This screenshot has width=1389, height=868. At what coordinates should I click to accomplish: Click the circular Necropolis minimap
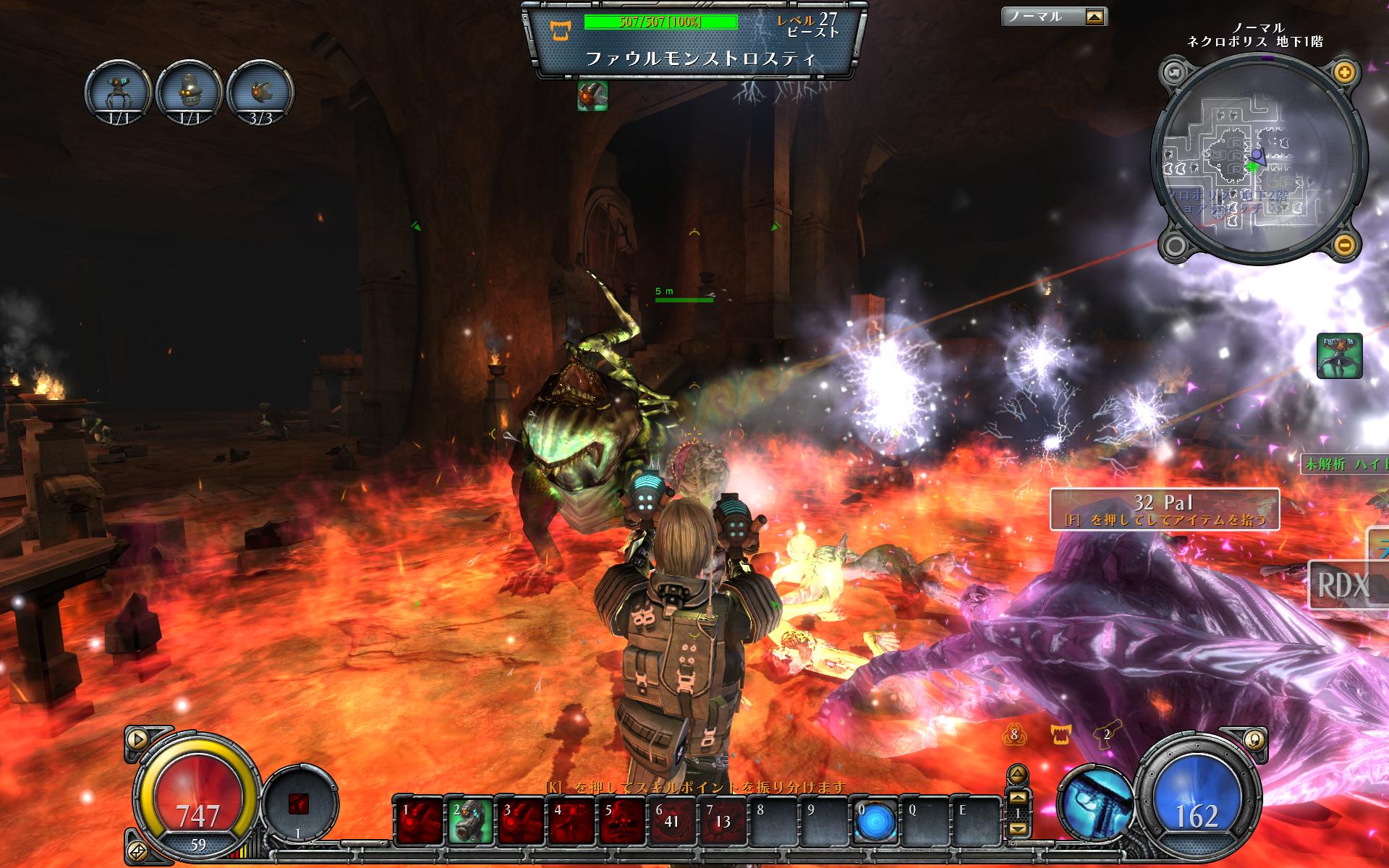pyautogui.click(x=1257, y=159)
